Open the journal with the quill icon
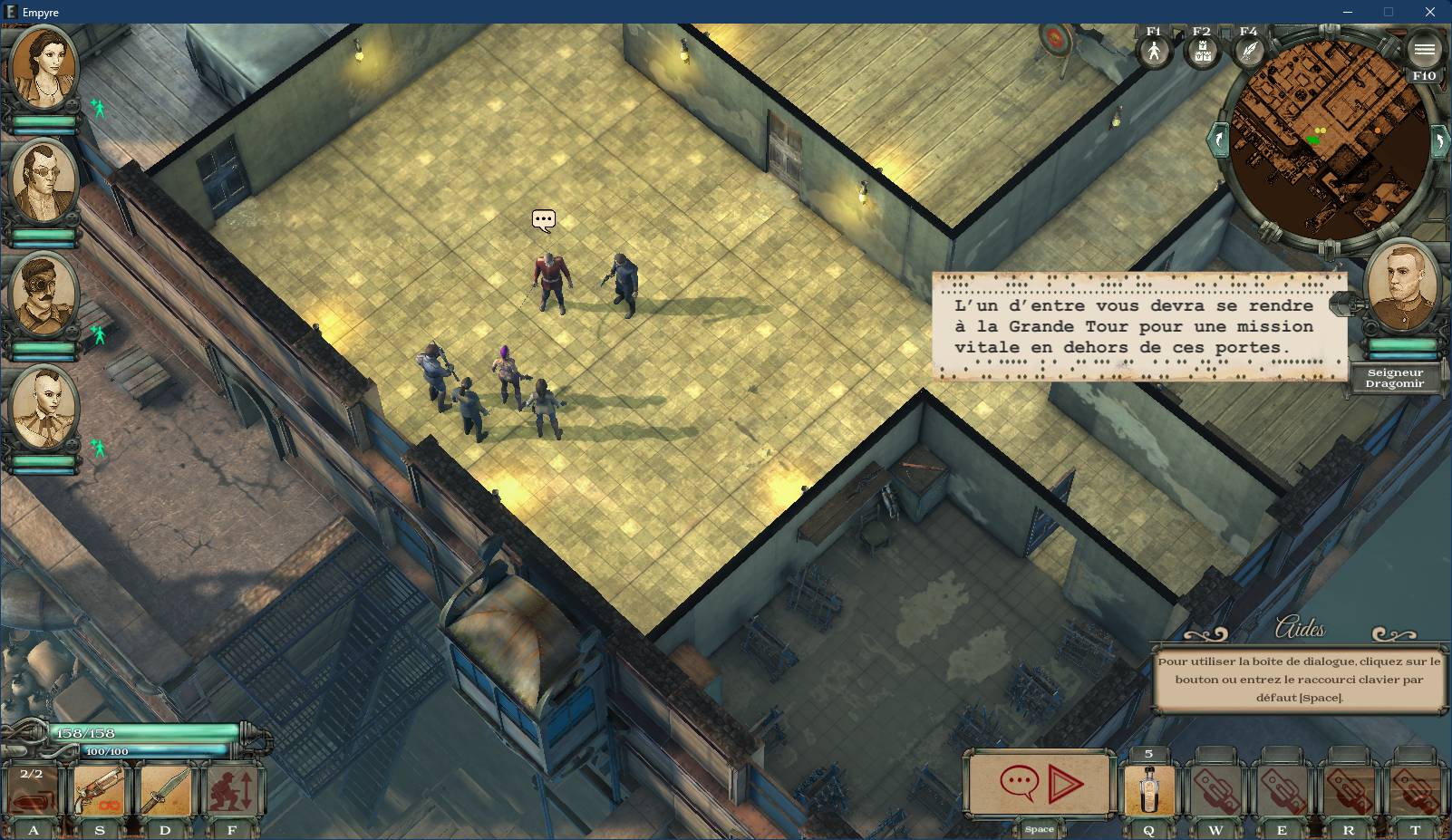The image size is (1452, 840). coord(1249,51)
